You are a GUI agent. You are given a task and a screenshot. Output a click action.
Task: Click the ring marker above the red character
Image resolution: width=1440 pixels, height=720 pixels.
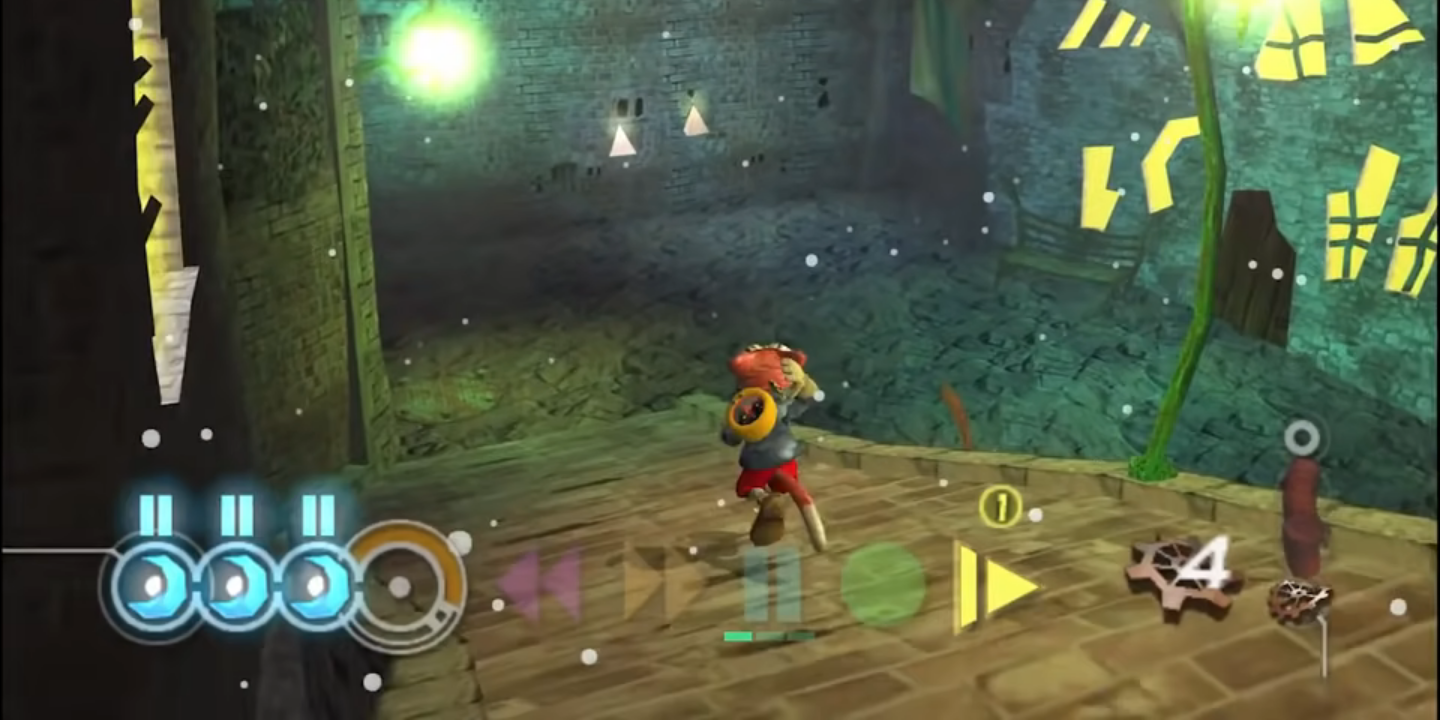(1301, 437)
